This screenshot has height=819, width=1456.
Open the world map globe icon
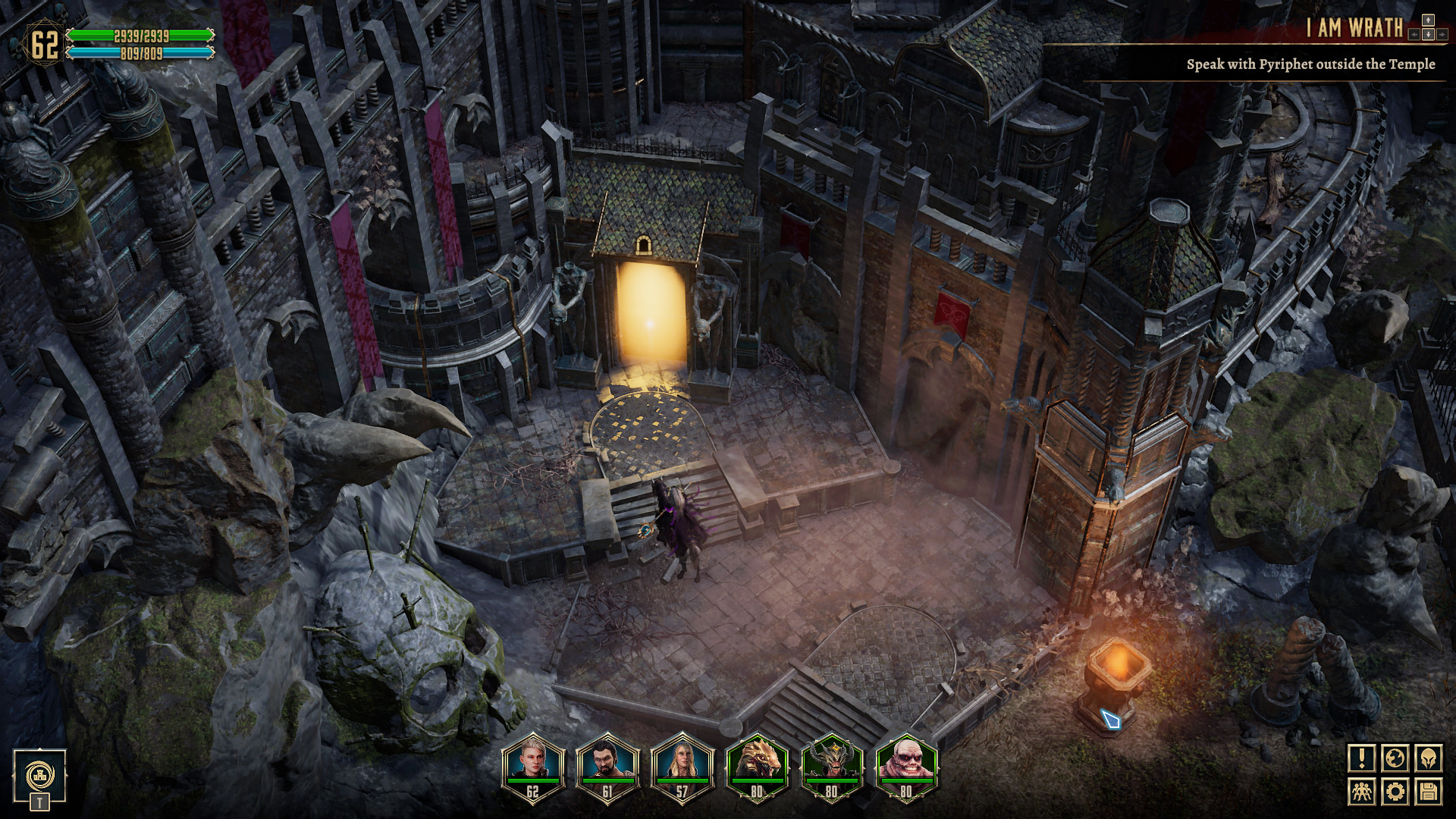point(1395,758)
